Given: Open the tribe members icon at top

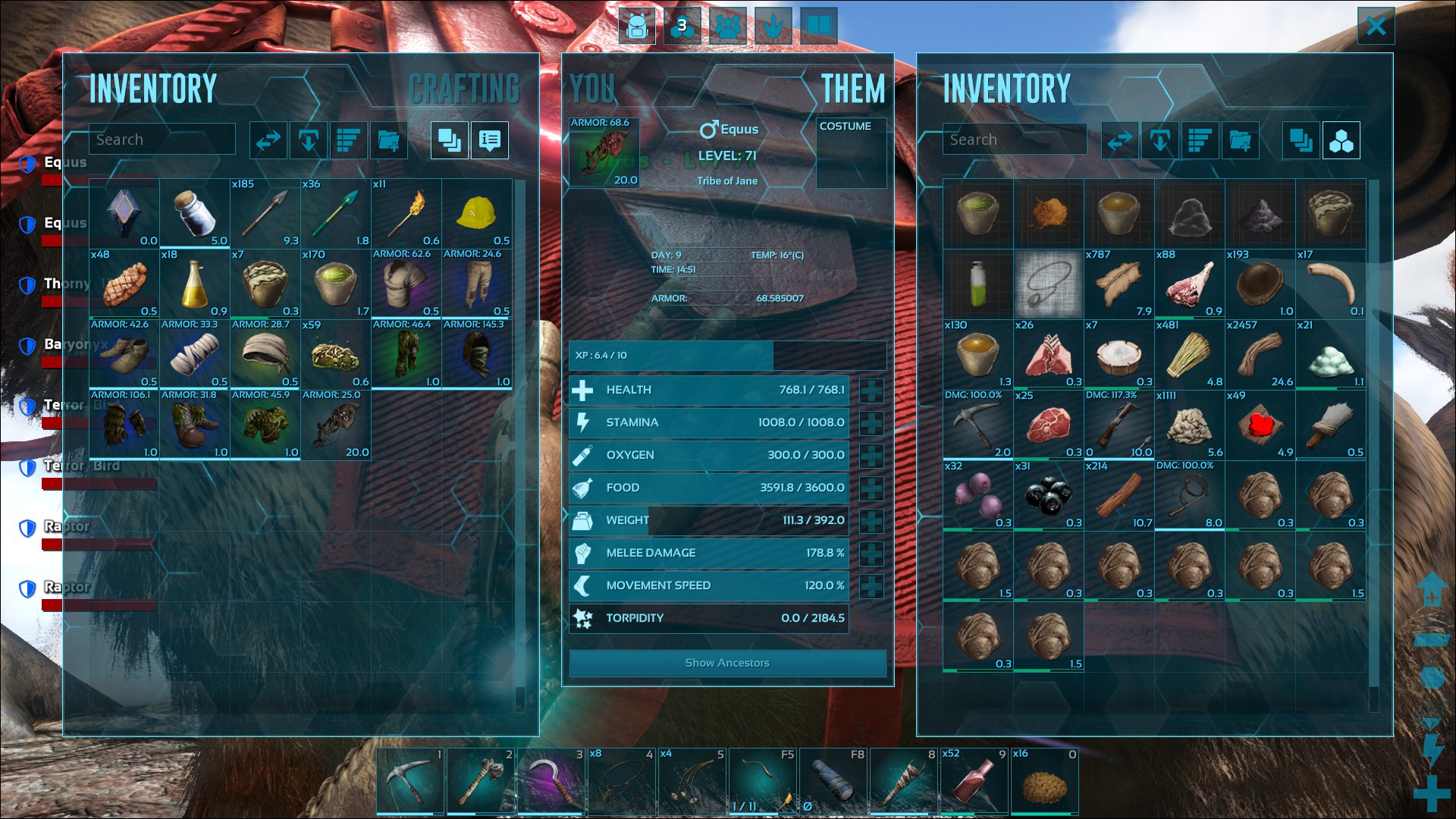Looking at the screenshot, I should pos(728,27).
